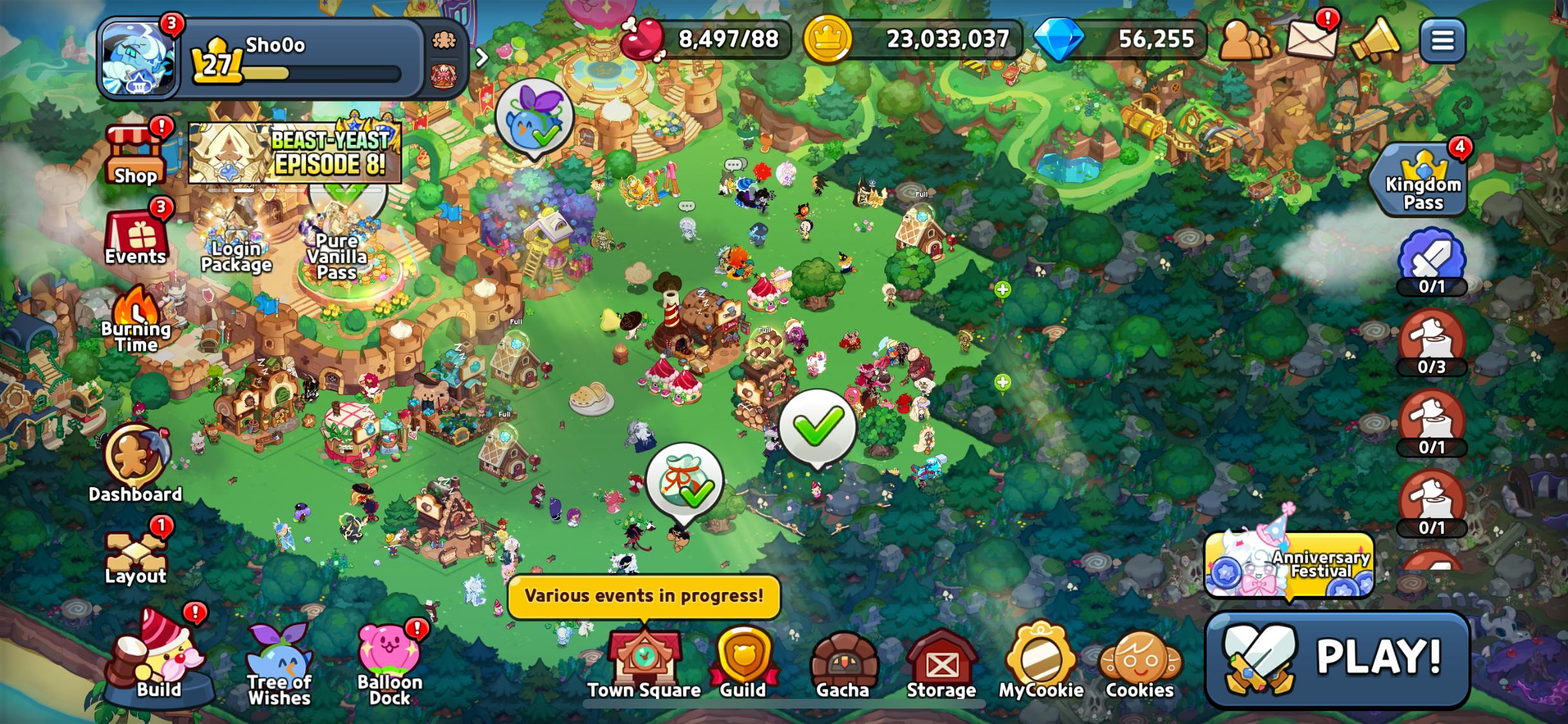Open MyCookie
This screenshot has height=724, width=1568.
(1041, 663)
